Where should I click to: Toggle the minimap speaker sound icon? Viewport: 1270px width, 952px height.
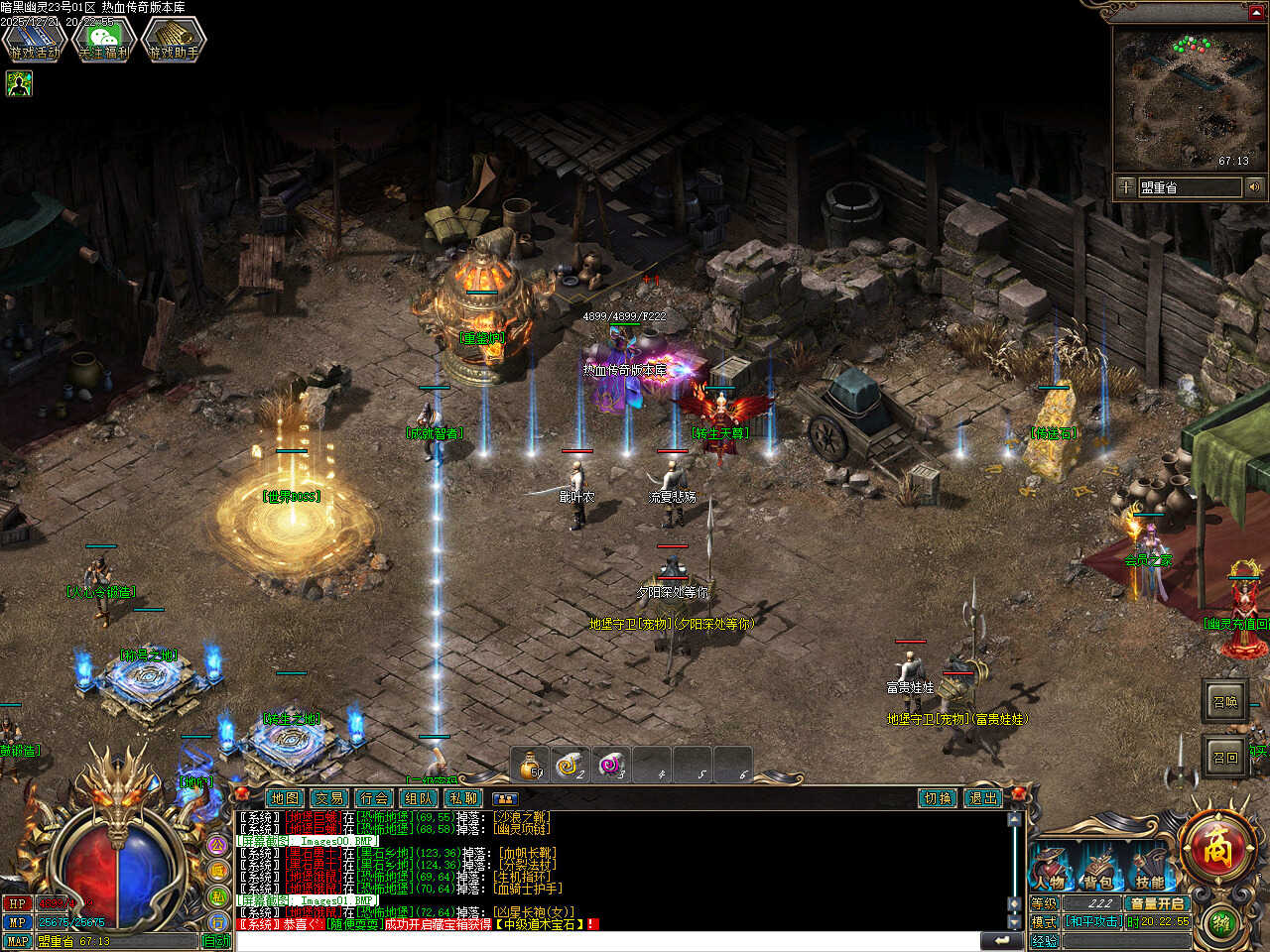pyautogui.click(x=1255, y=186)
